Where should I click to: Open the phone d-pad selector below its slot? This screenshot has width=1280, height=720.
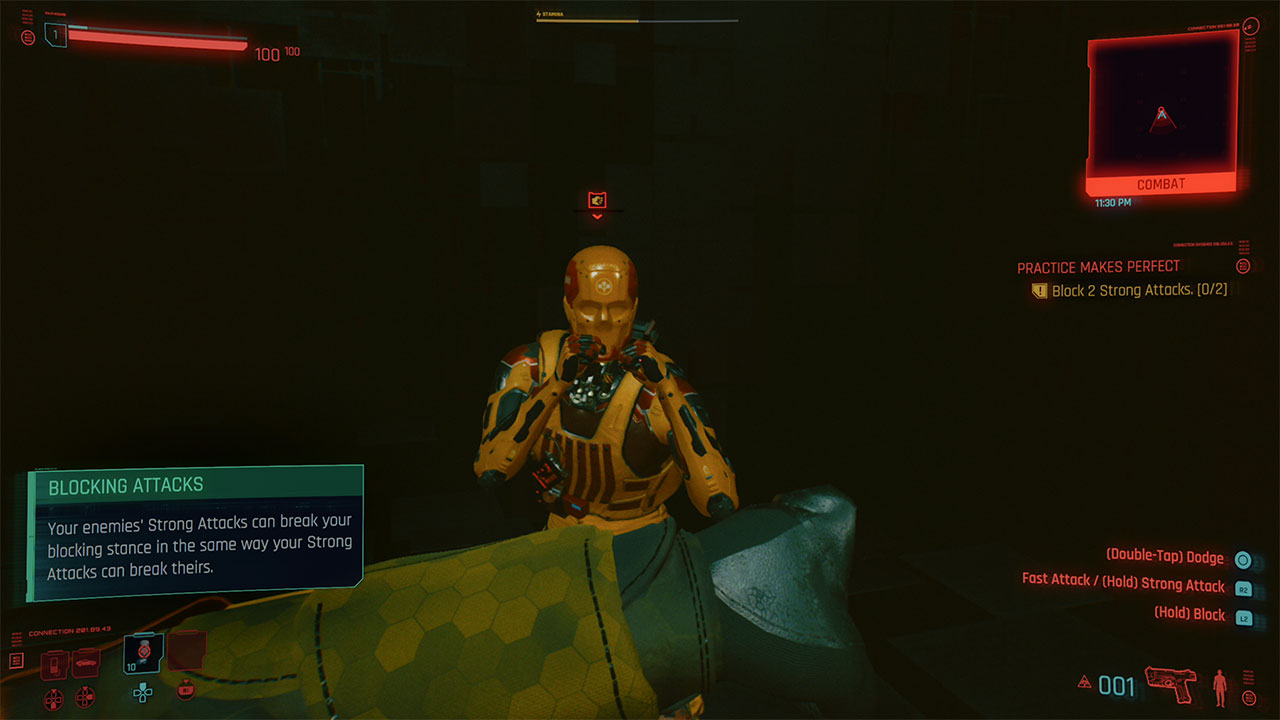click(53, 696)
